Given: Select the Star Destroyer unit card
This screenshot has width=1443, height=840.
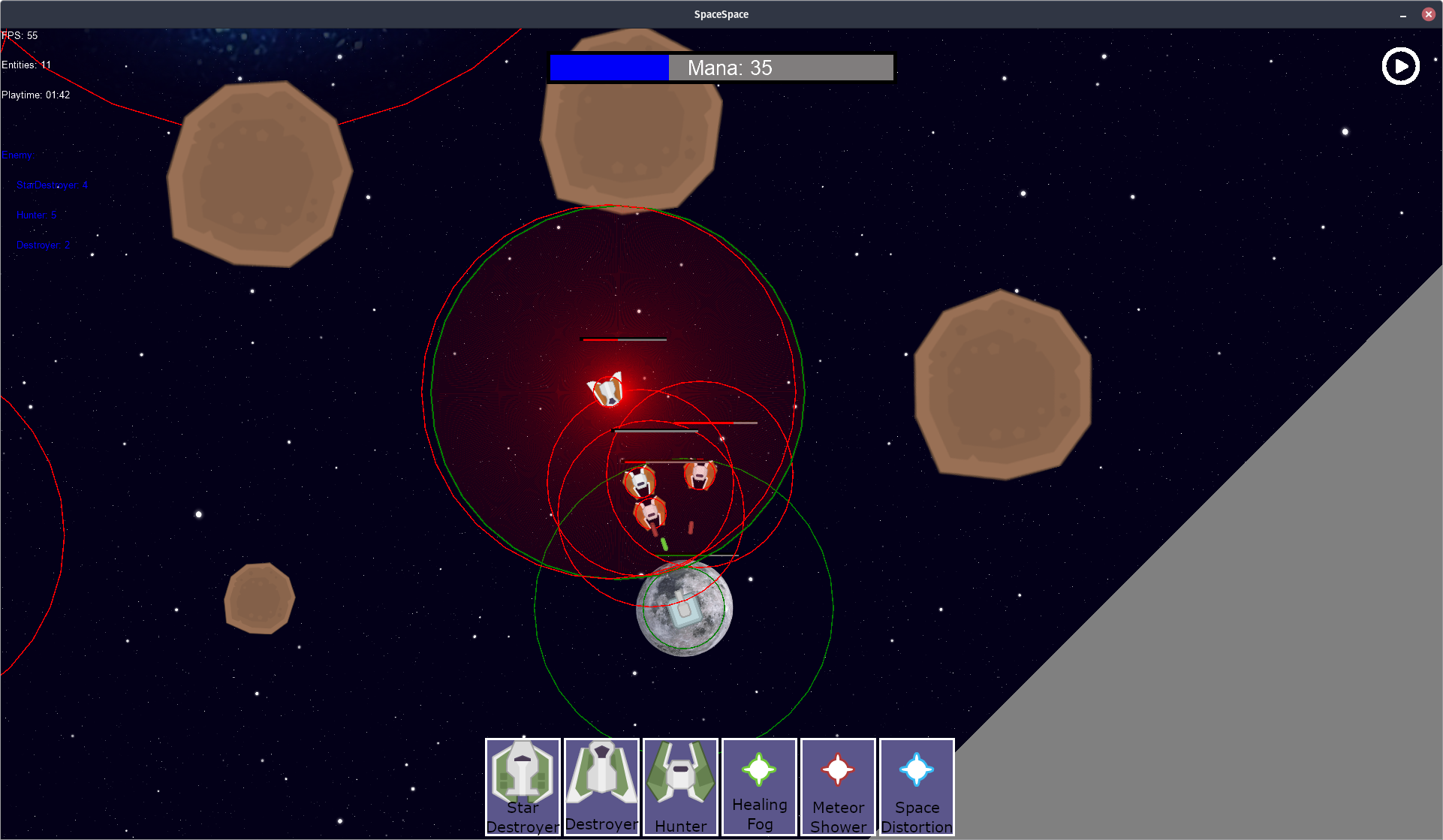Looking at the screenshot, I should click(x=523, y=787).
